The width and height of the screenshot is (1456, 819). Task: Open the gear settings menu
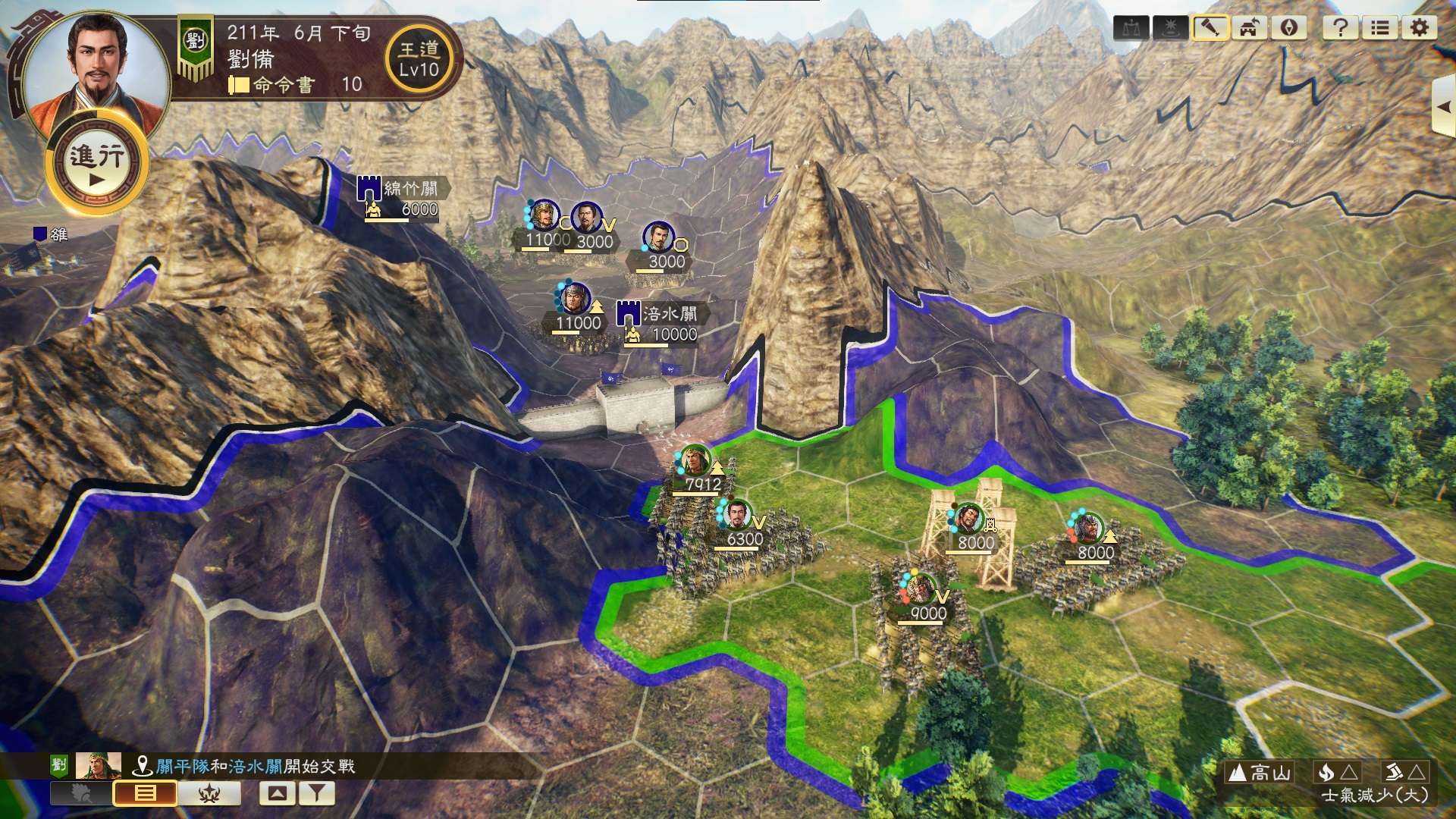pyautogui.click(x=1419, y=28)
